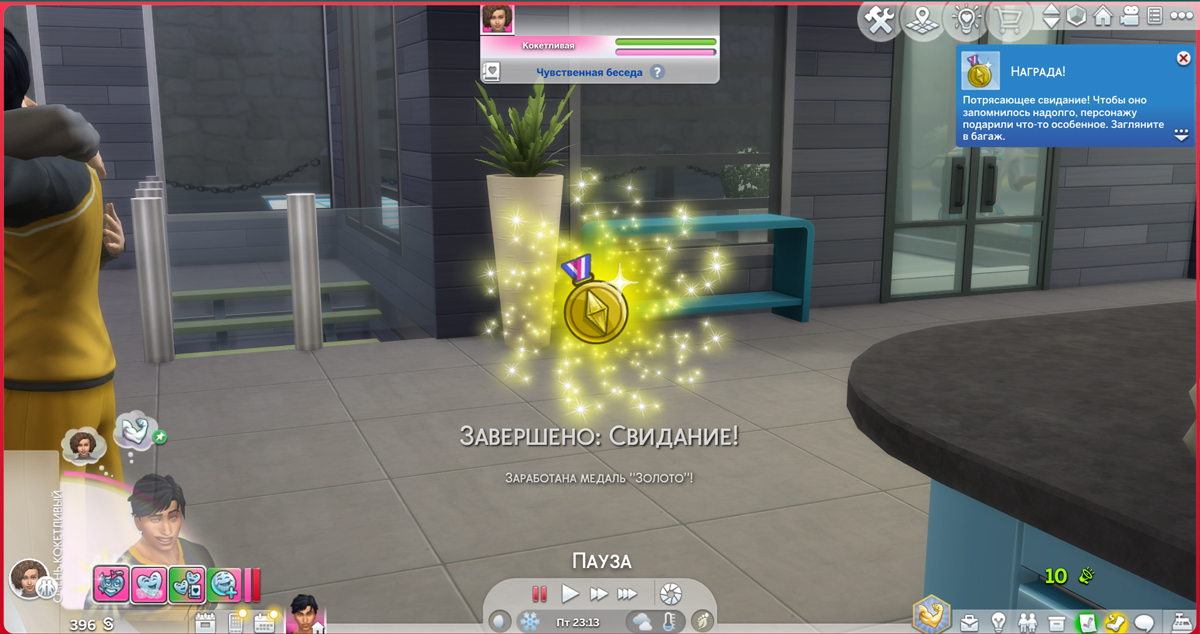Image resolution: width=1200 pixels, height=634 pixels.
Task: Click the red pause button
Action: [540, 594]
